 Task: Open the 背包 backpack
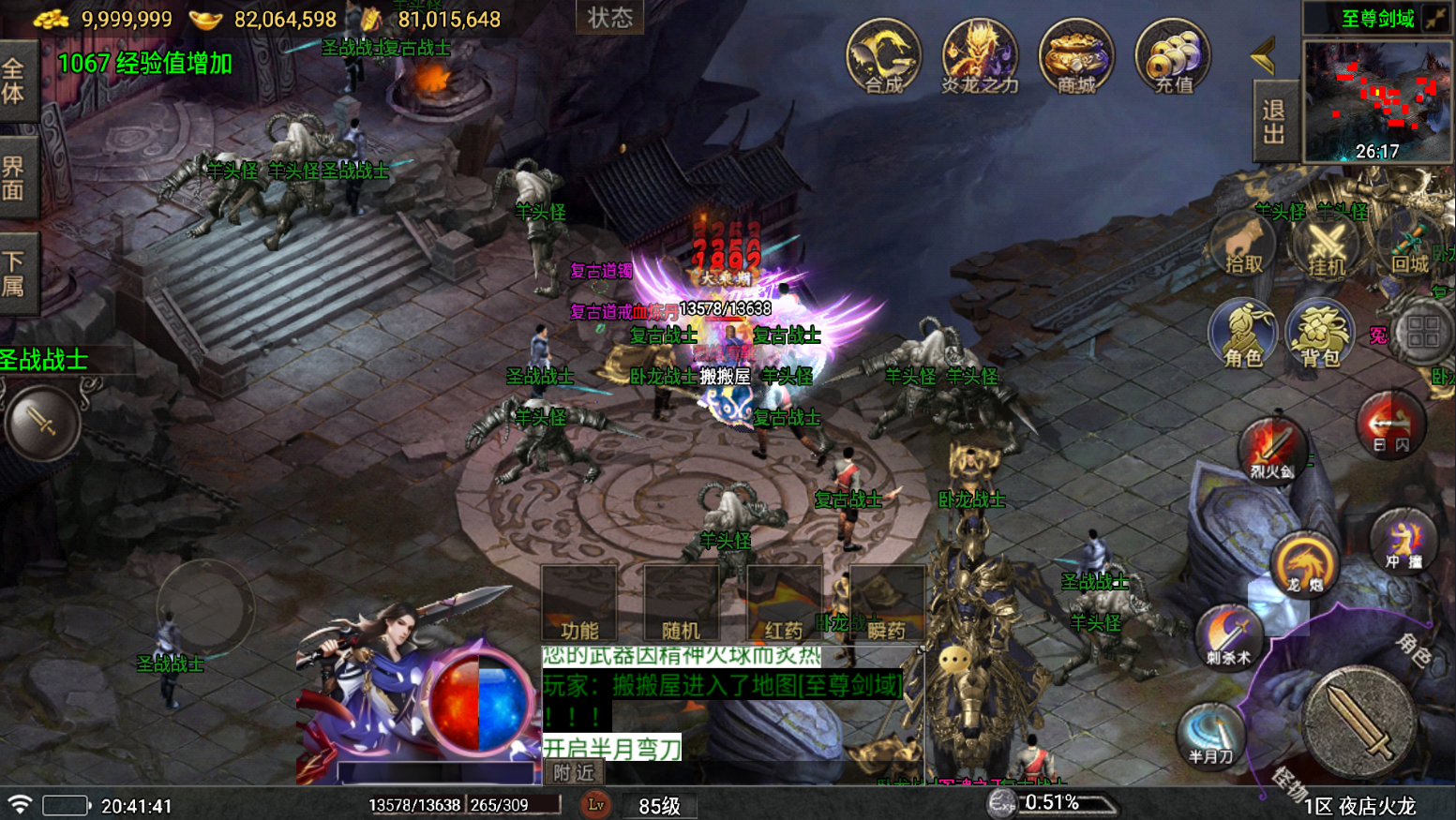click(1319, 335)
